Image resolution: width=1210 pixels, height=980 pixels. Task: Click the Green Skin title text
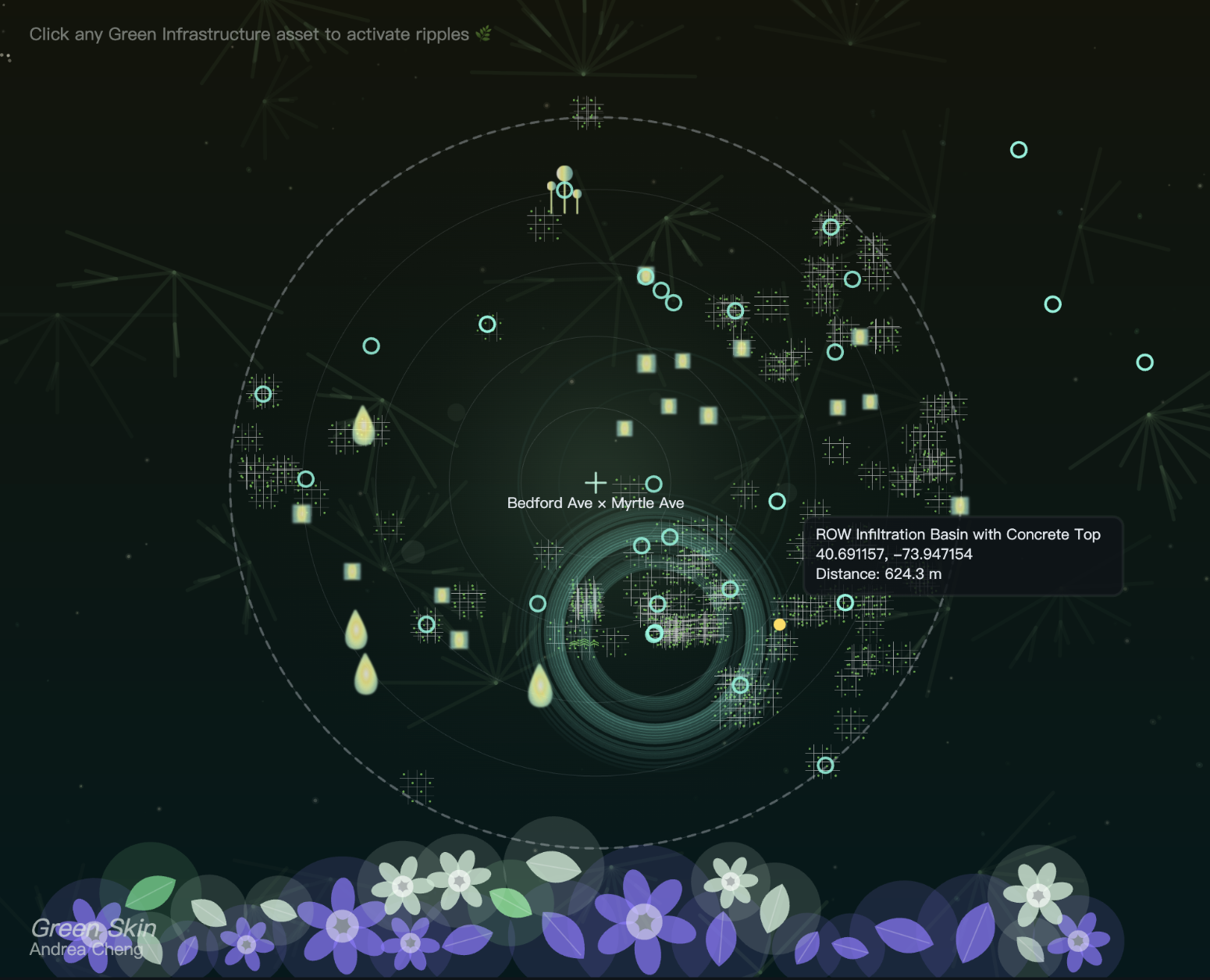click(92, 928)
